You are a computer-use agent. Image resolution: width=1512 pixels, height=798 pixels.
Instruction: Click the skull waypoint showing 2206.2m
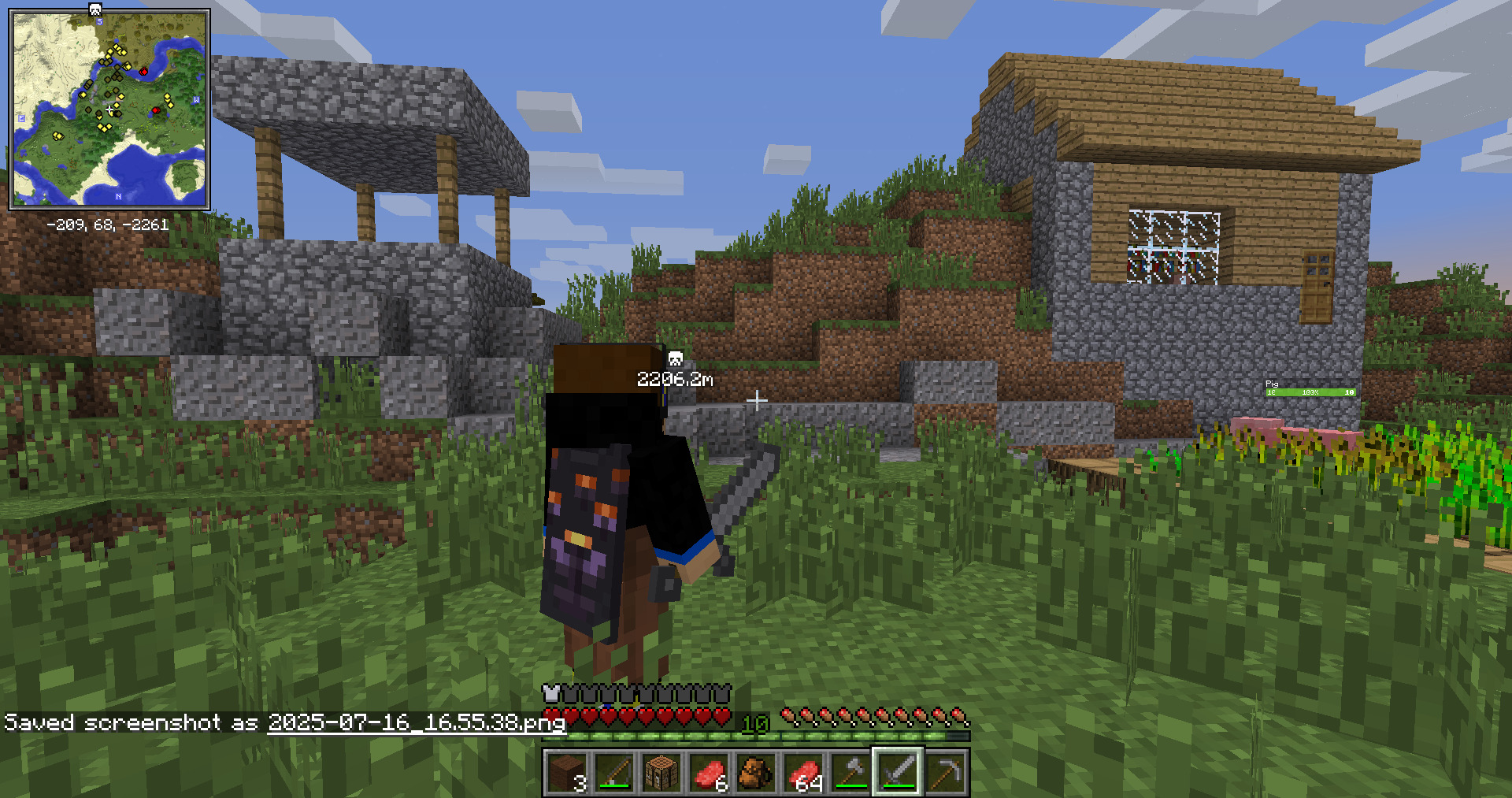(x=675, y=359)
